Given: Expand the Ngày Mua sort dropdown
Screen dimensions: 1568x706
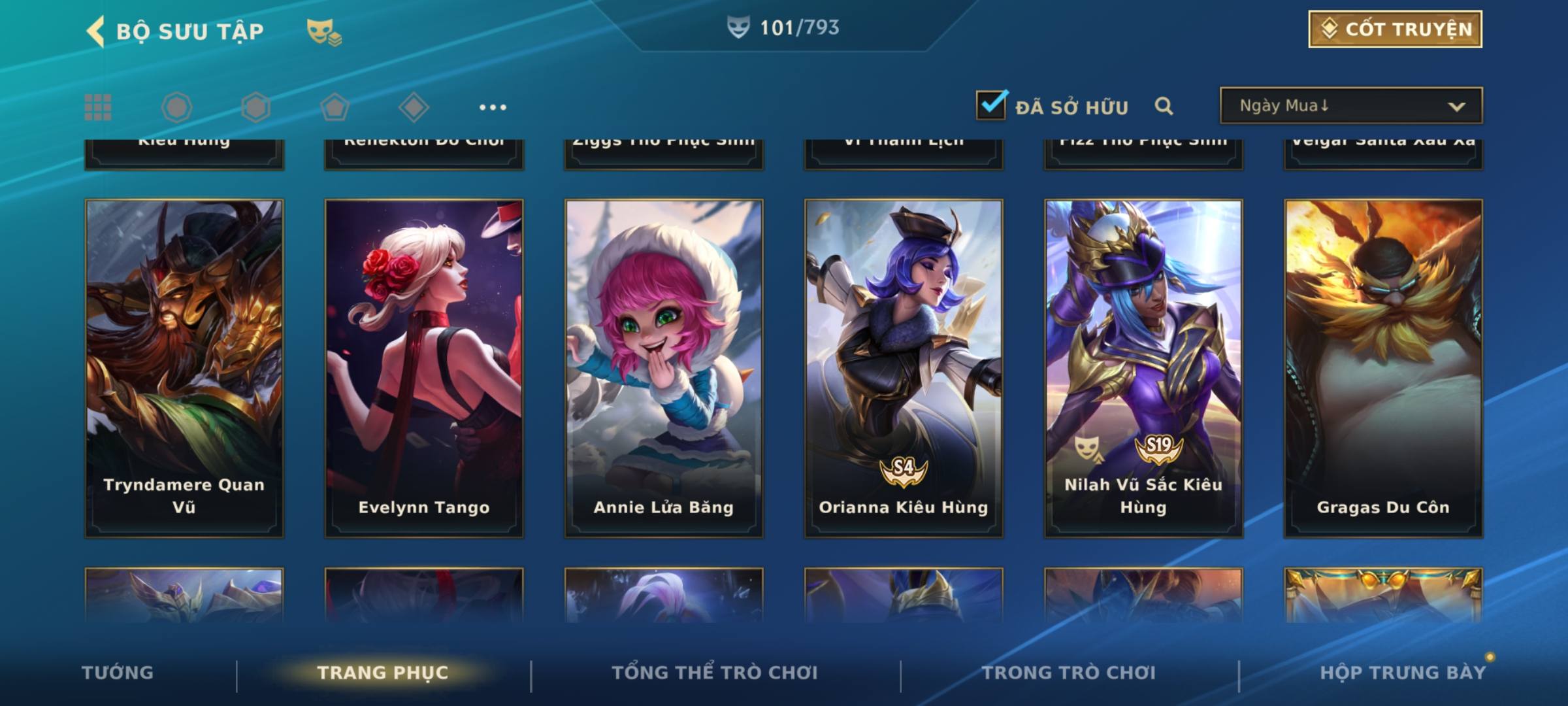Looking at the screenshot, I should pos(1350,105).
